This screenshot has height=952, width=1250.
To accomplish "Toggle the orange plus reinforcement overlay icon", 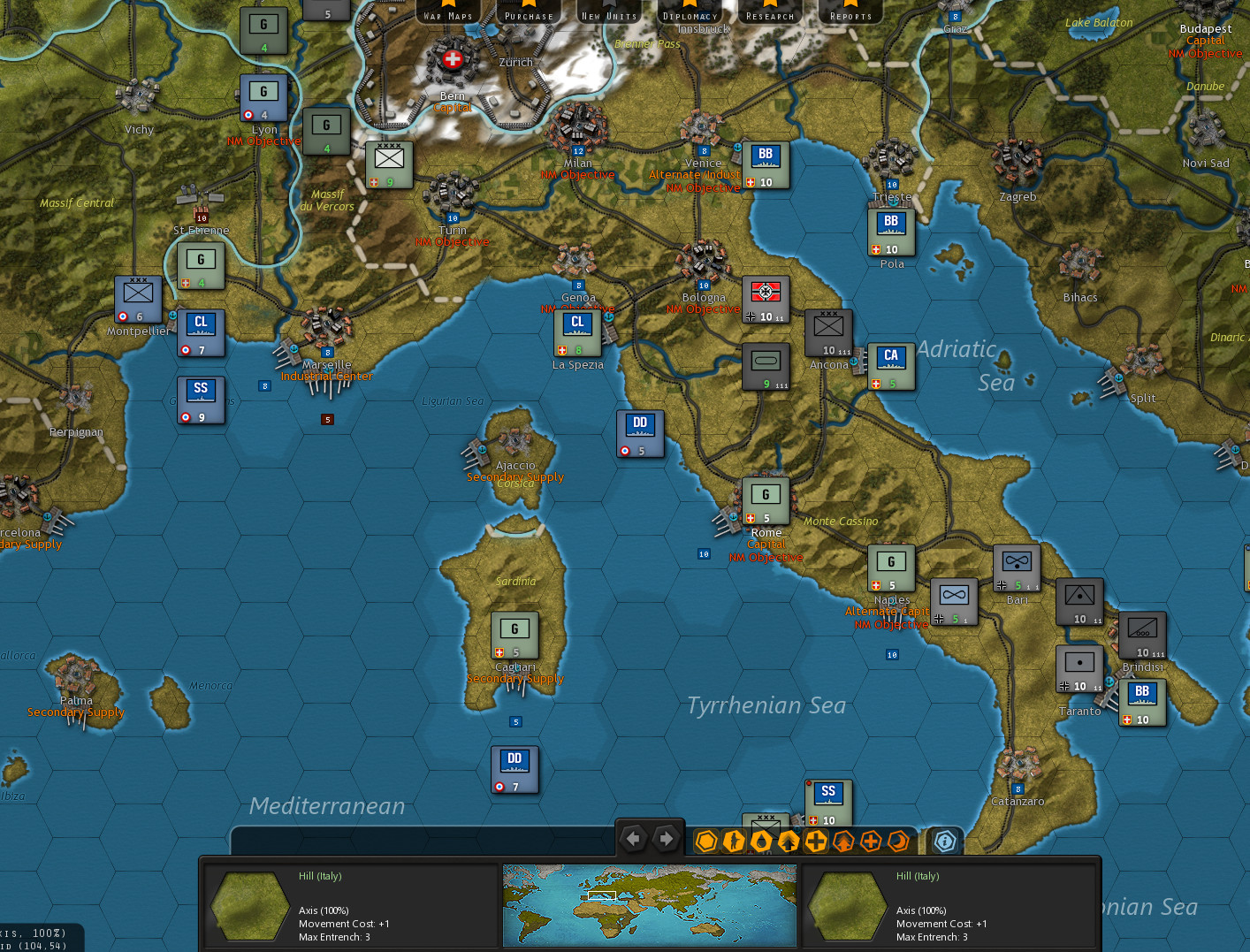I will coord(871,841).
